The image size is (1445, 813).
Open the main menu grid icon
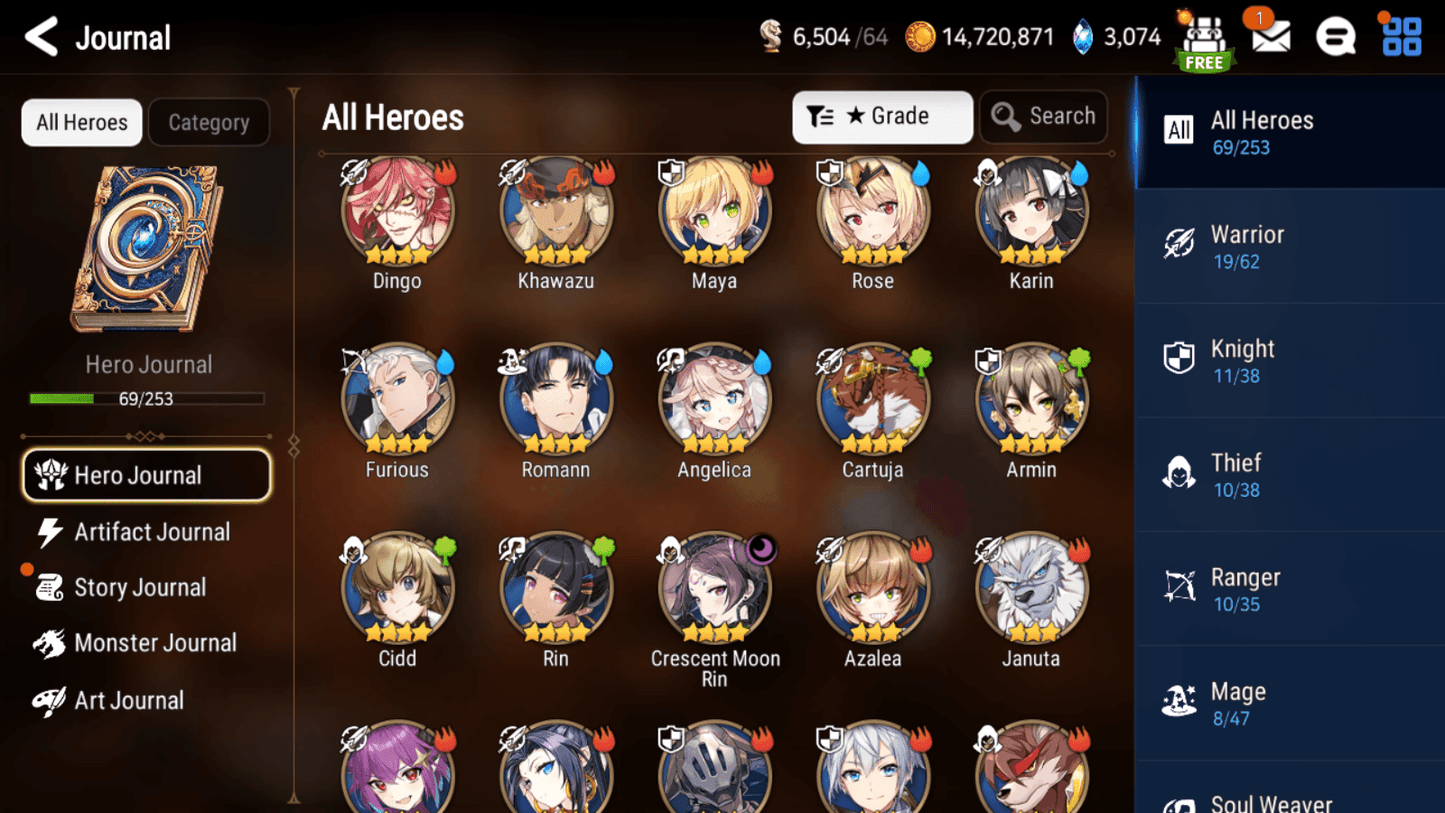[1401, 36]
